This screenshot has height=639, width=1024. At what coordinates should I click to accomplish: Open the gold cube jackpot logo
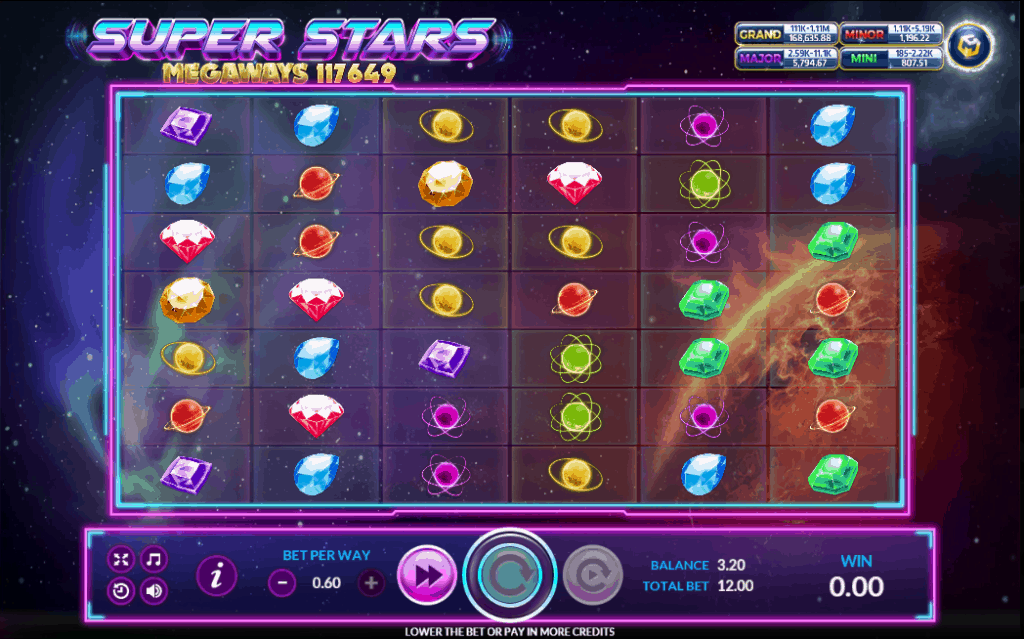(x=970, y=46)
